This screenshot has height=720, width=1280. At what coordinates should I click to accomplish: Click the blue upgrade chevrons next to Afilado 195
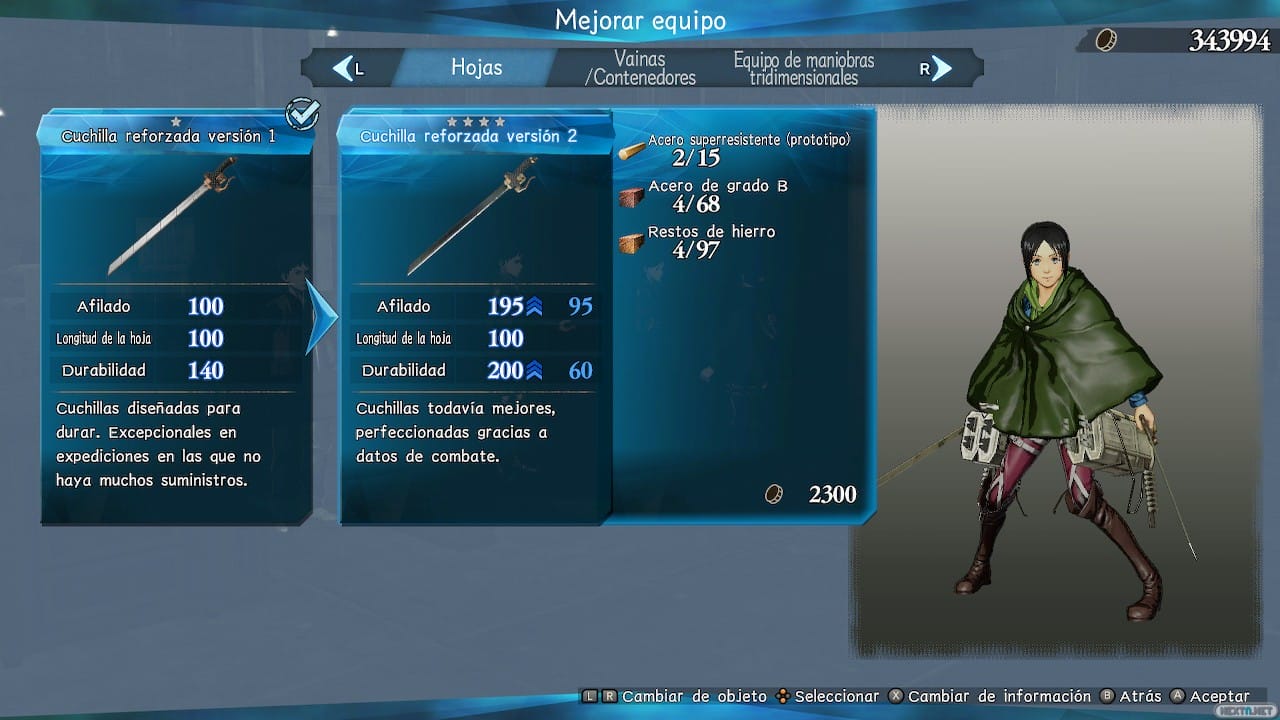pyautogui.click(x=532, y=306)
